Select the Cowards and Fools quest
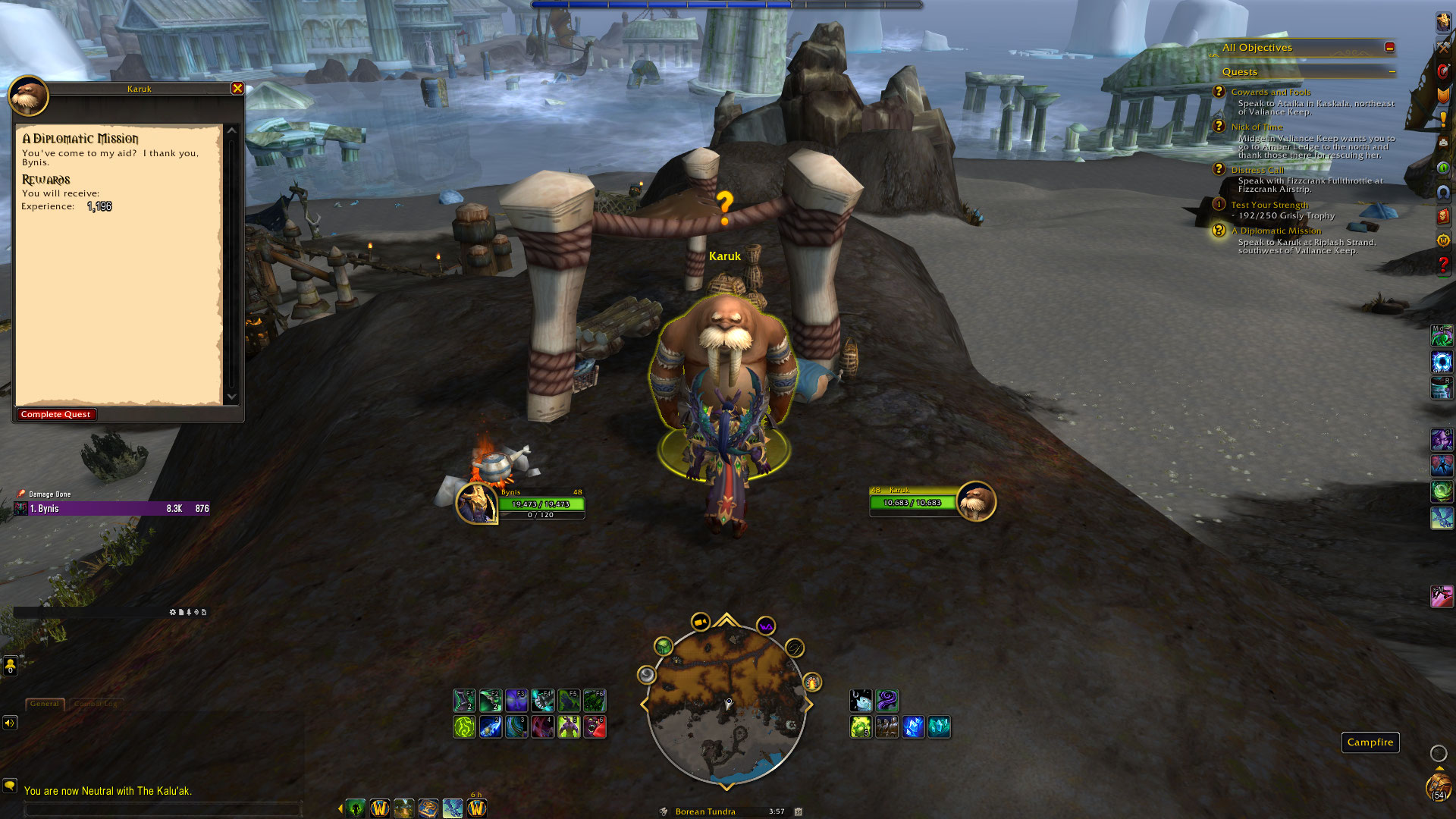 click(x=1270, y=92)
